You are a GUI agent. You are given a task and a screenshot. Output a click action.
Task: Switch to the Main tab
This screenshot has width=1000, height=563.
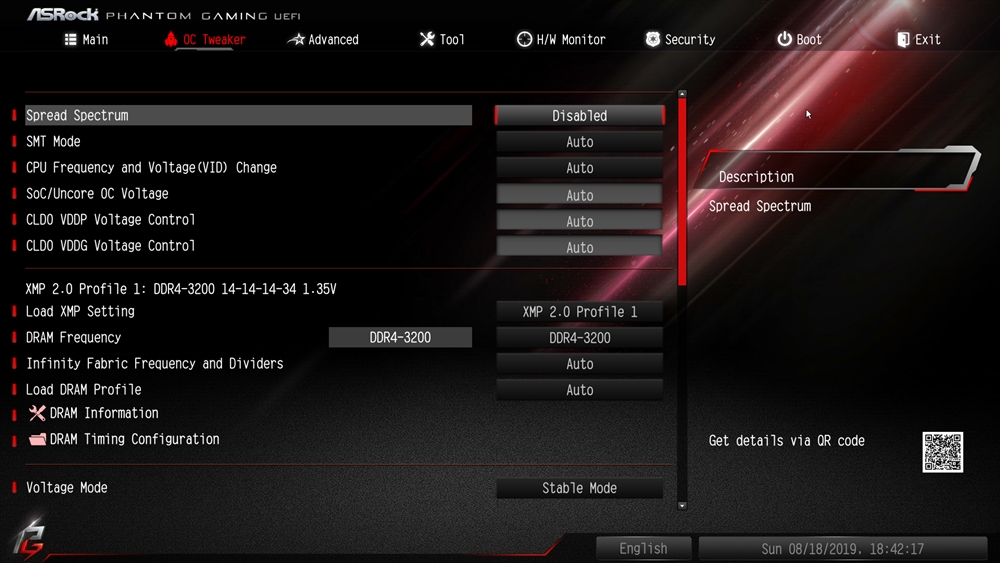tap(86, 40)
